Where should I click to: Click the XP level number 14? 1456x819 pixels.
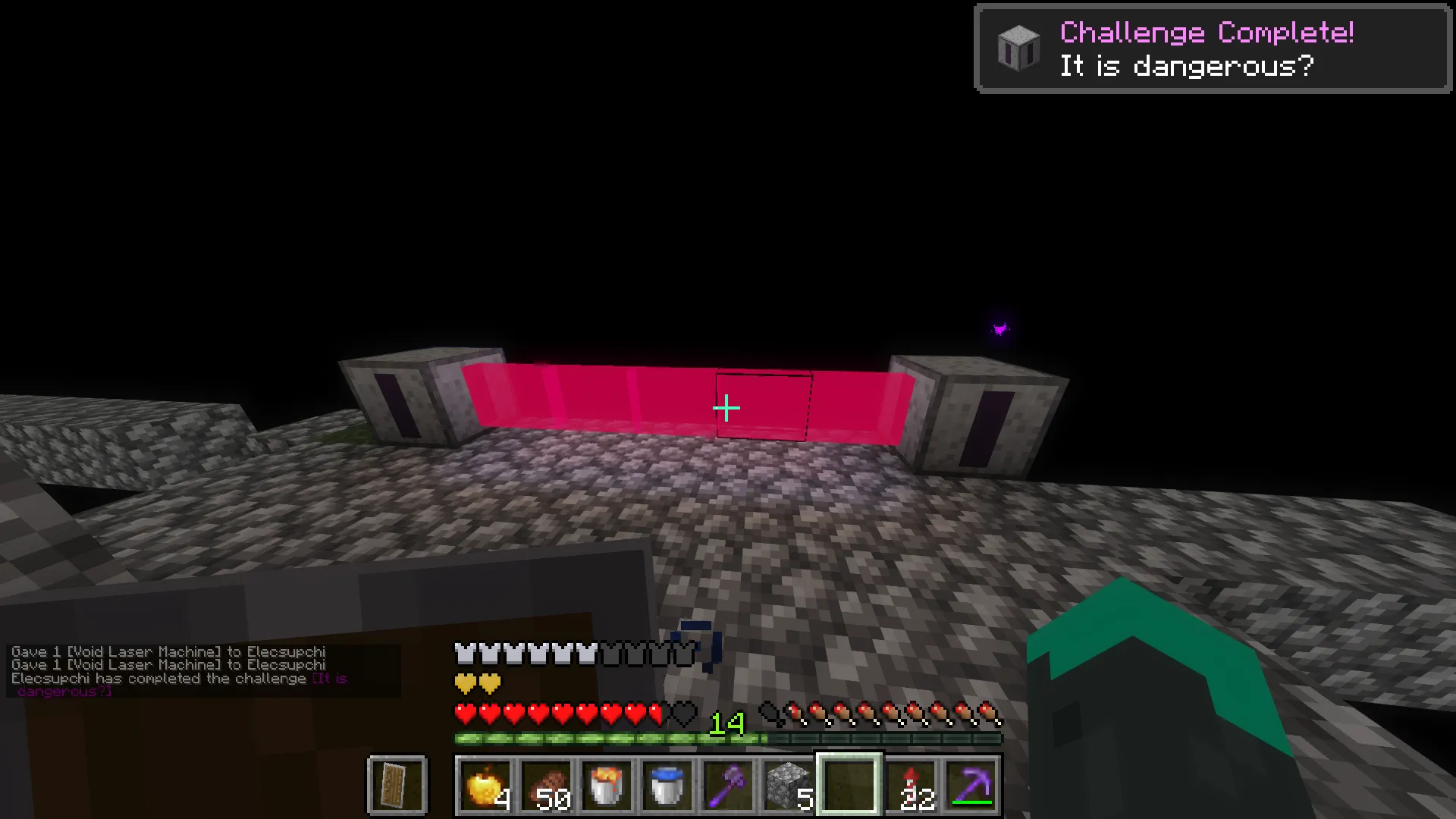[725, 722]
